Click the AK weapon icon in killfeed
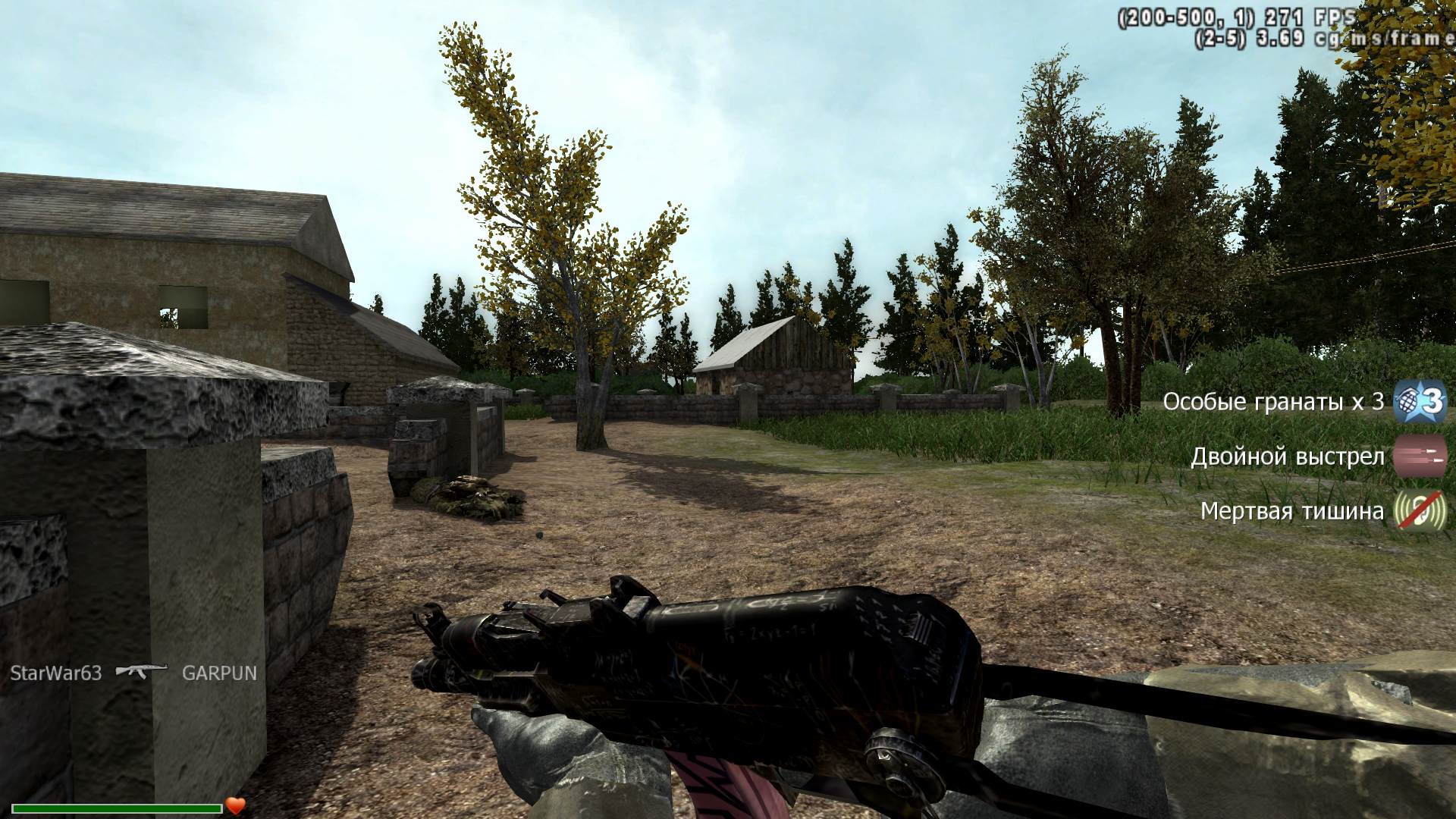 click(x=141, y=671)
